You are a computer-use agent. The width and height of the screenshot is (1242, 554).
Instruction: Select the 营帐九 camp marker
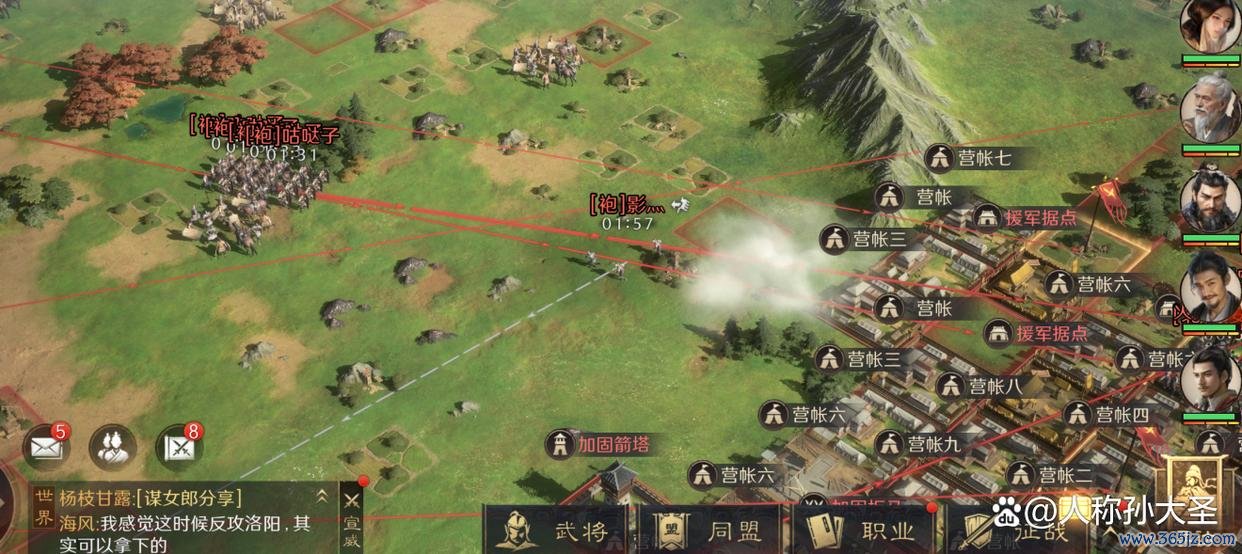(918, 443)
